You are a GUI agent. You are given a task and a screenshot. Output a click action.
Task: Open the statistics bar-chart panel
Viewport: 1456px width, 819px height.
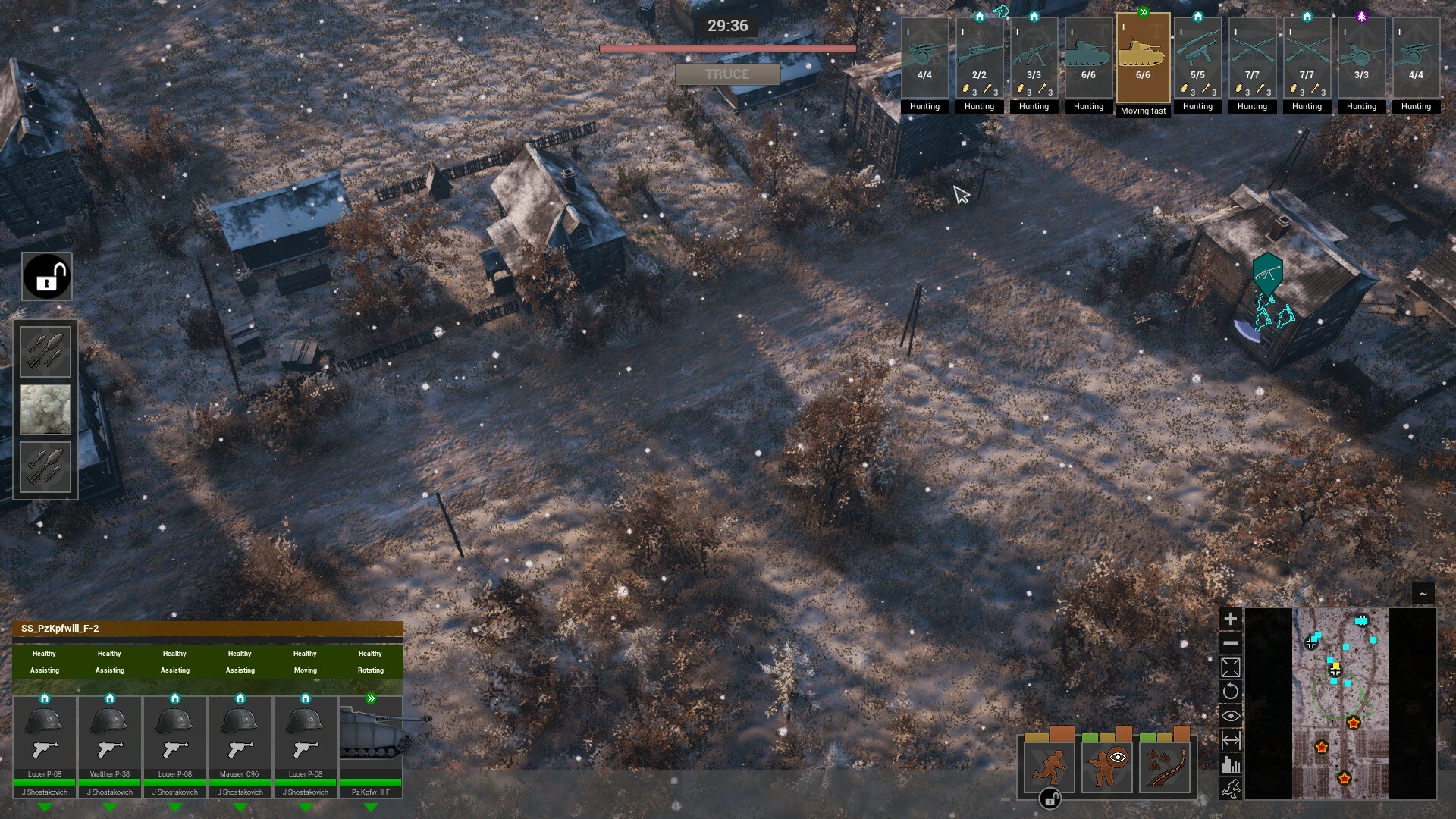(x=1231, y=764)
